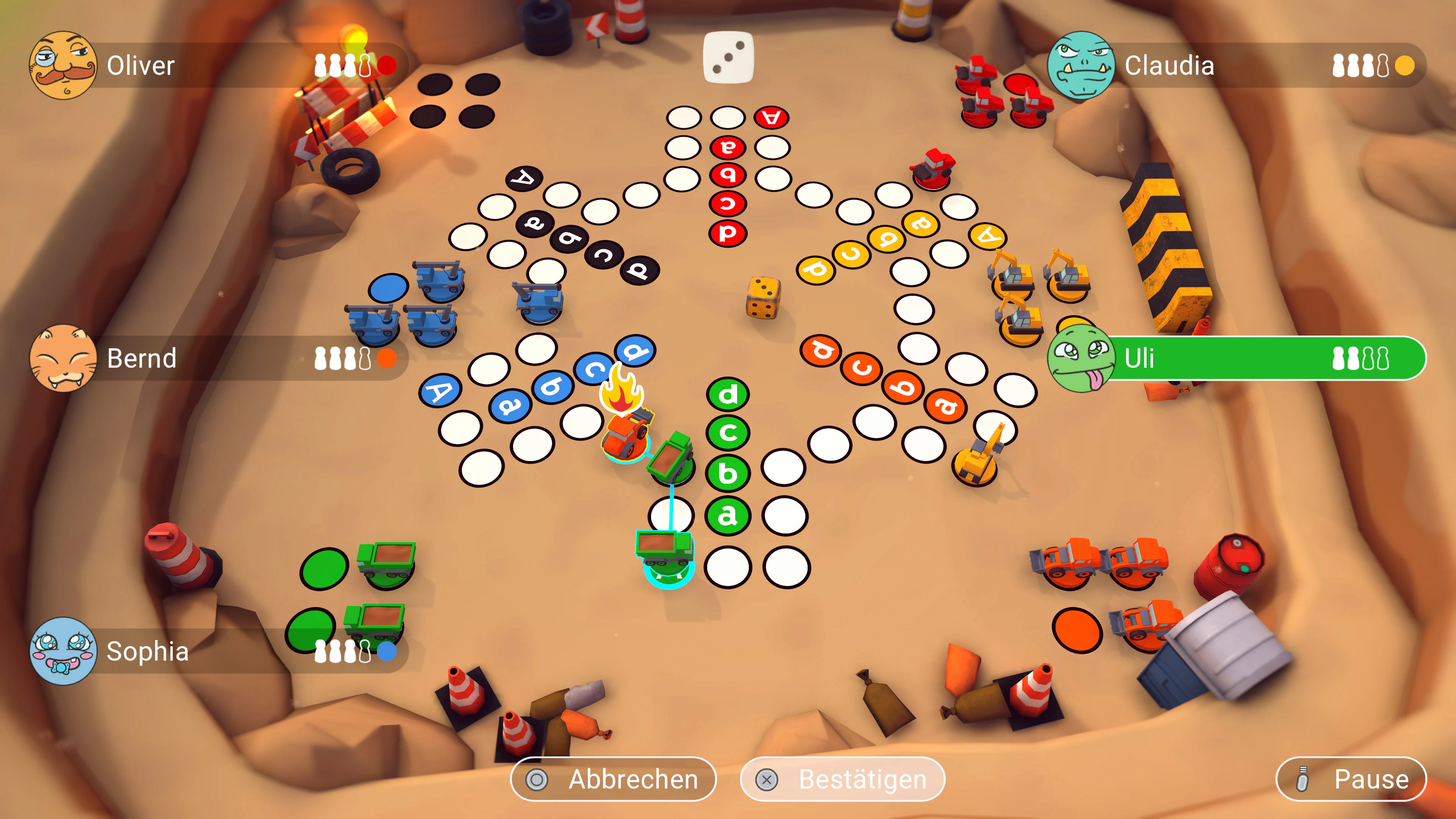1456x819 pixels.
Task: Select Sophia's player name label
Action: point(149,652)
